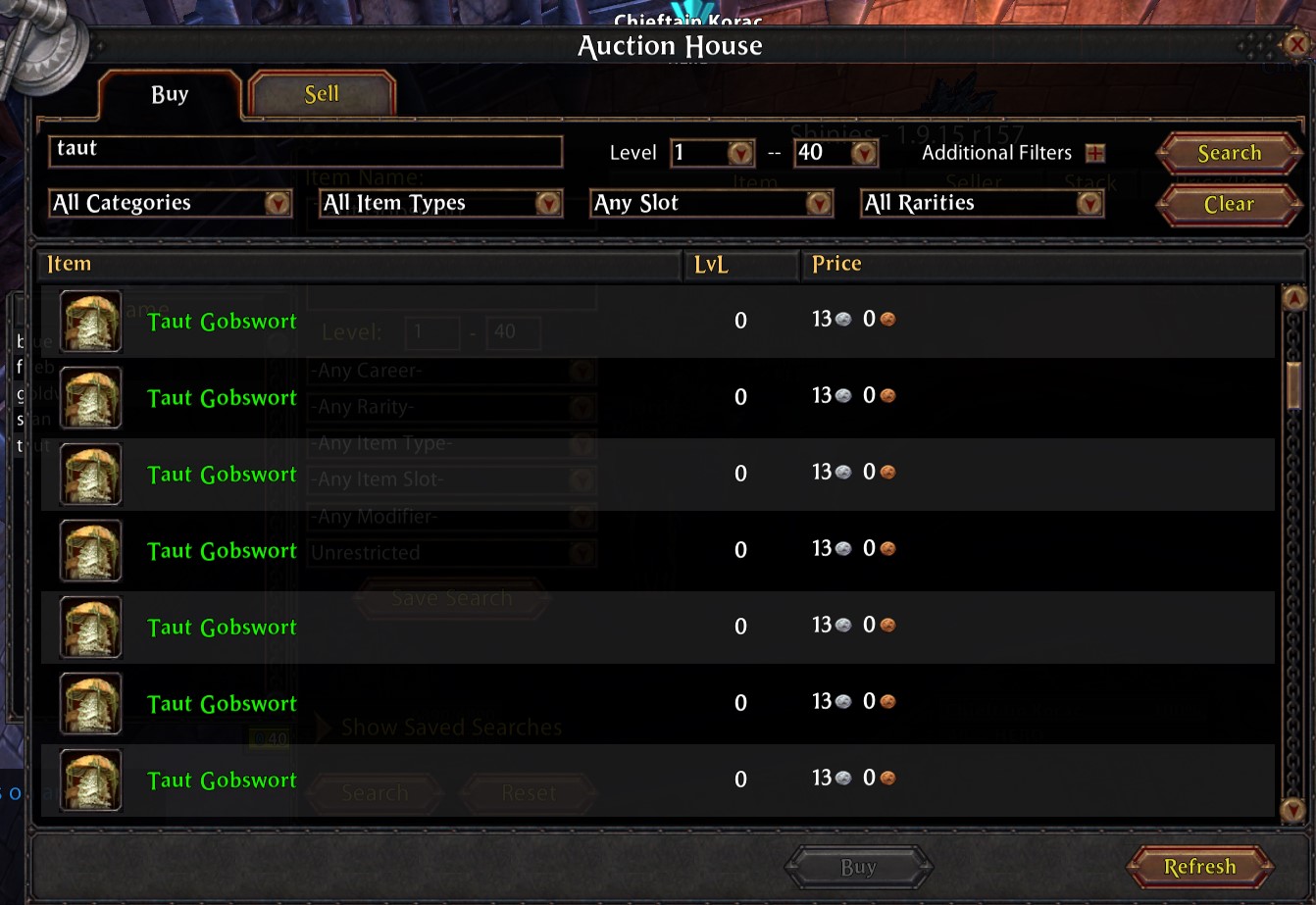Click the Taut Gobswort item icon on the first listing
This screenshot has height=905, width=1316.
pos(90,321)
